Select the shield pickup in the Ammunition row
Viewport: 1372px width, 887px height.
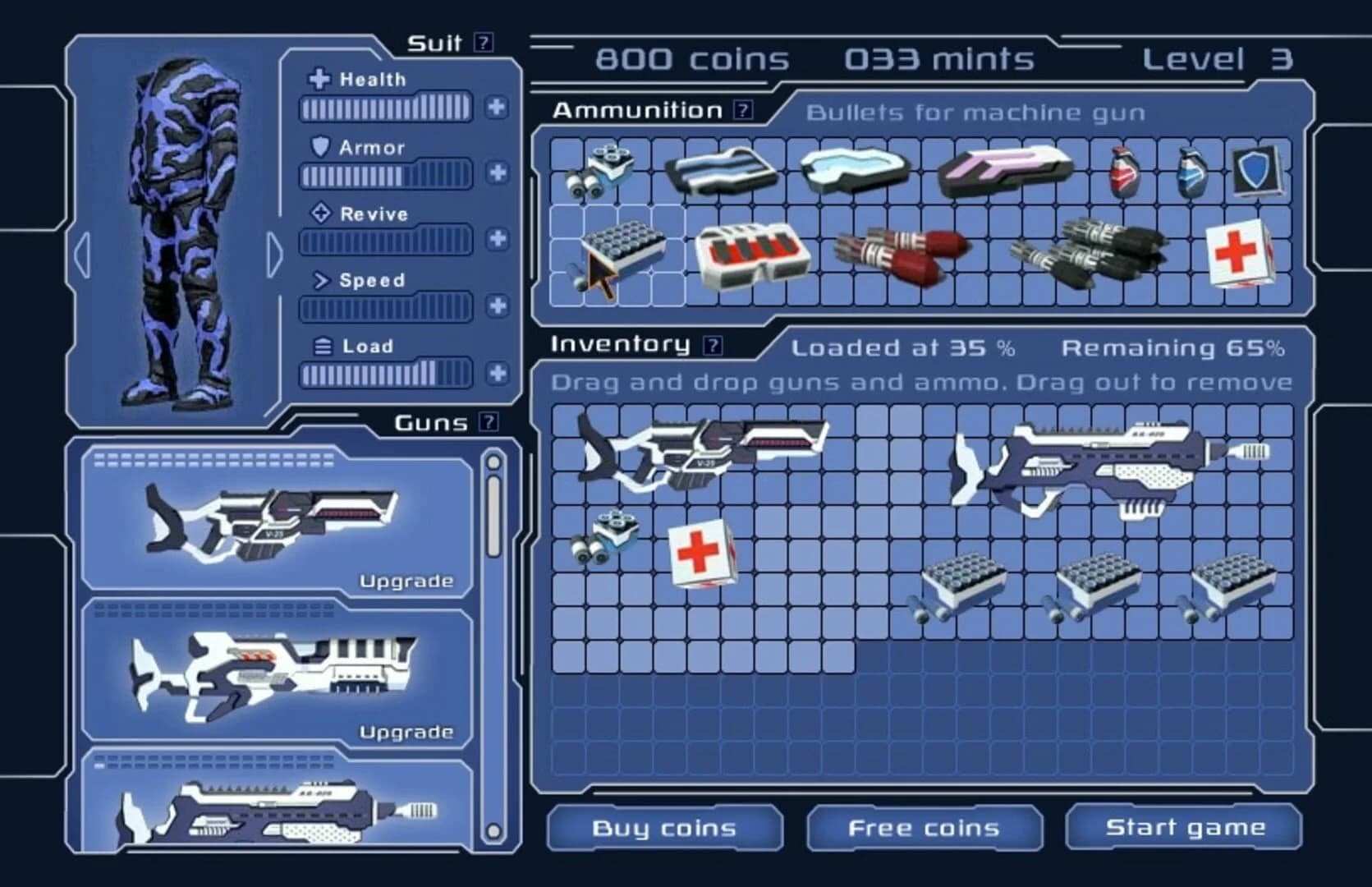click(x=1258, y=171)
